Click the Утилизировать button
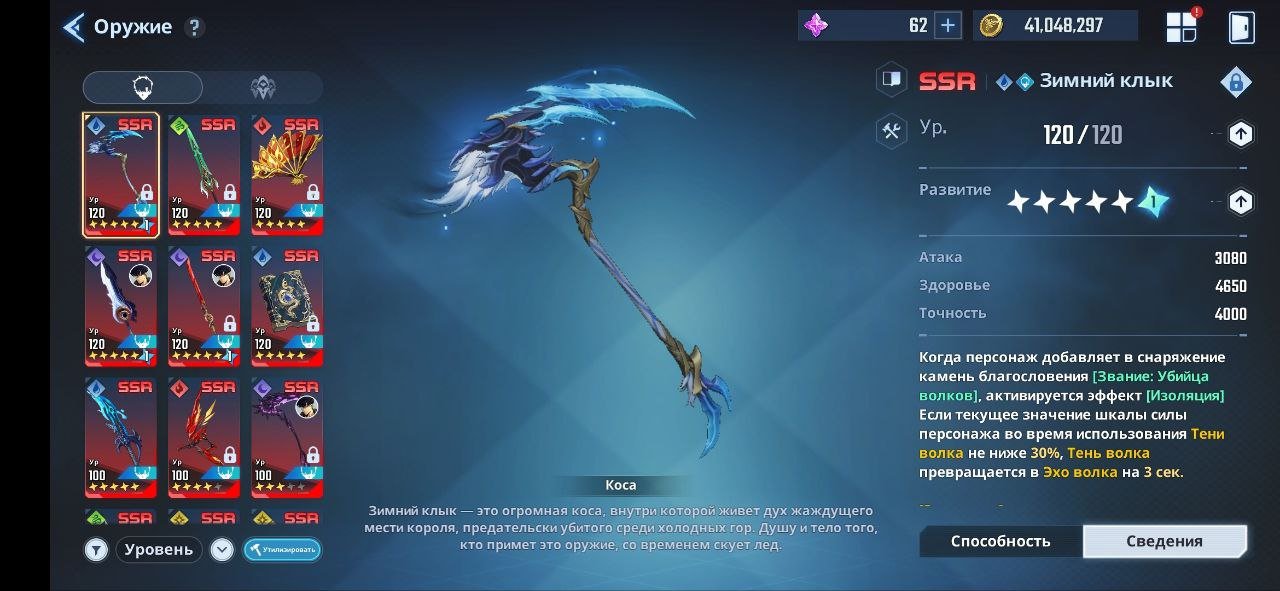 282,549
